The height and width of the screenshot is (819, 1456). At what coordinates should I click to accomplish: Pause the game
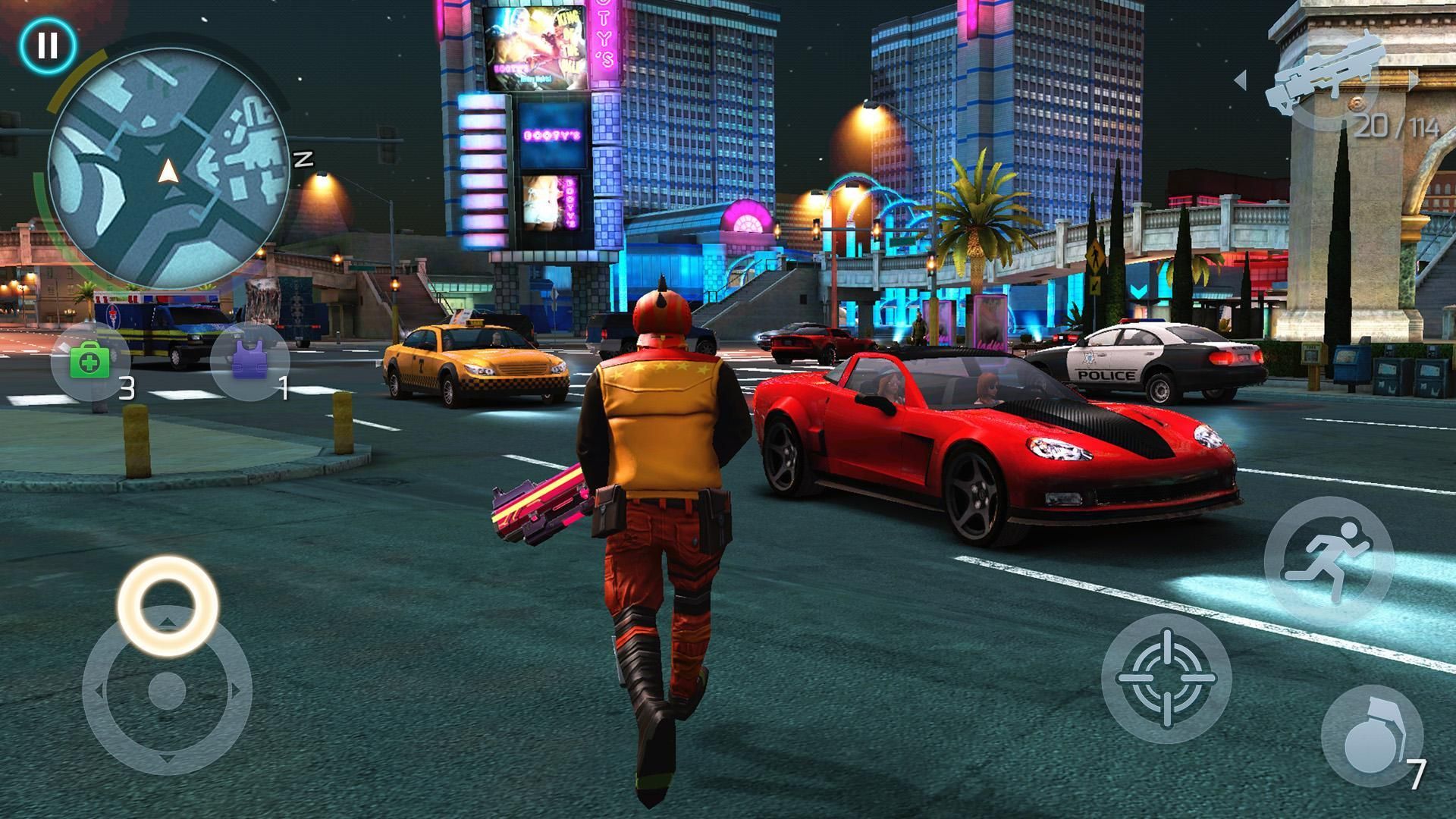[x=47, y=45]
